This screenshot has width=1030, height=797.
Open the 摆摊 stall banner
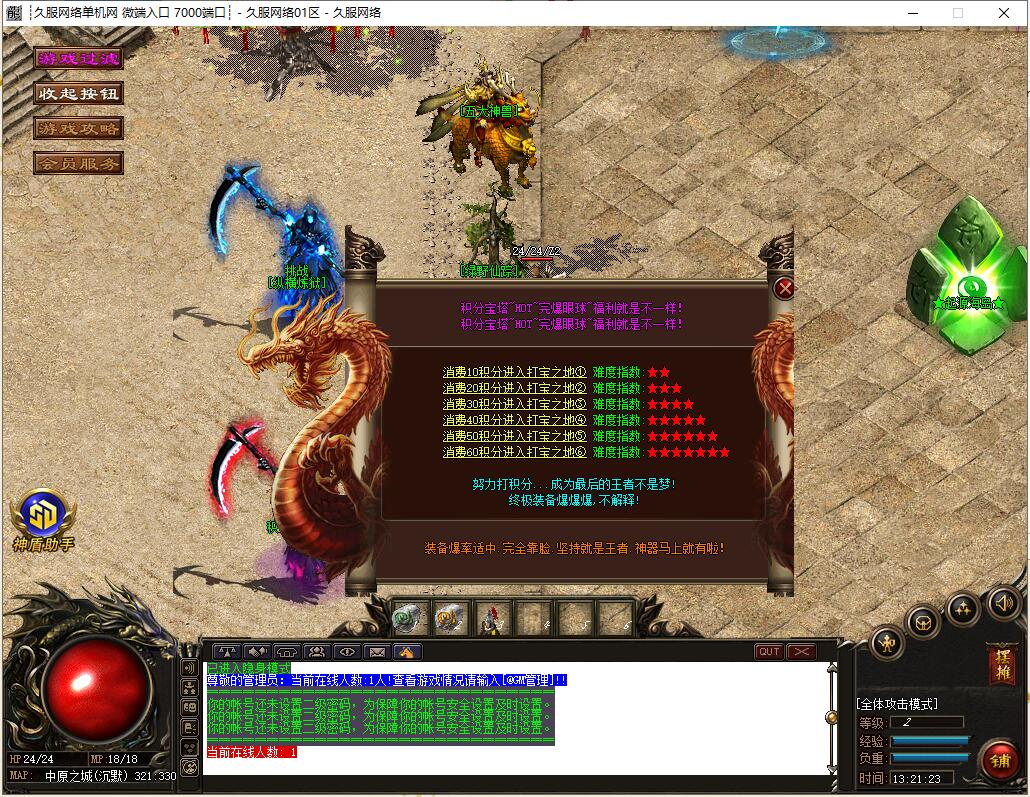tap(1000, 664)
